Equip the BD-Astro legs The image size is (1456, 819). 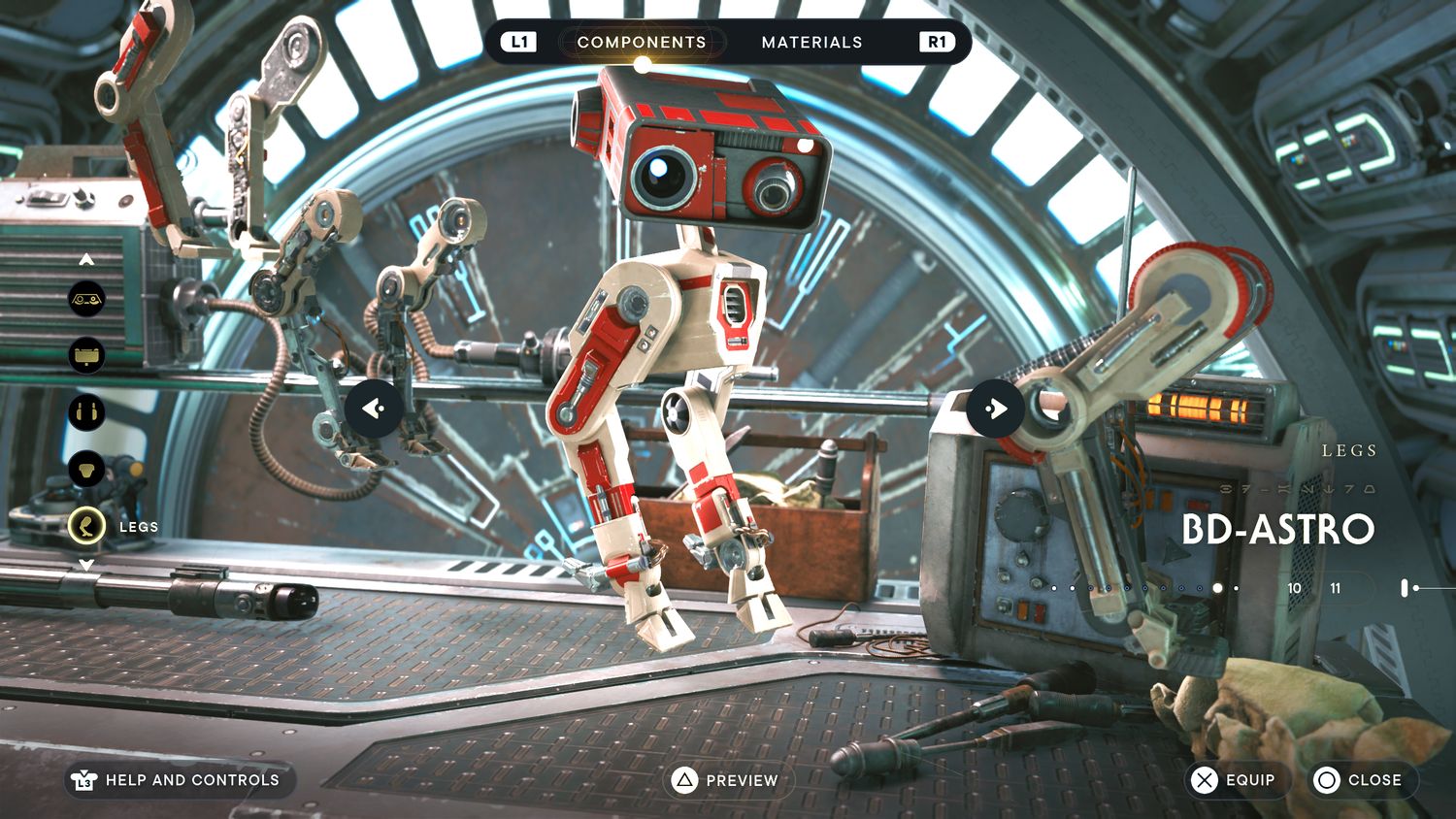[x=1235, y=780]
